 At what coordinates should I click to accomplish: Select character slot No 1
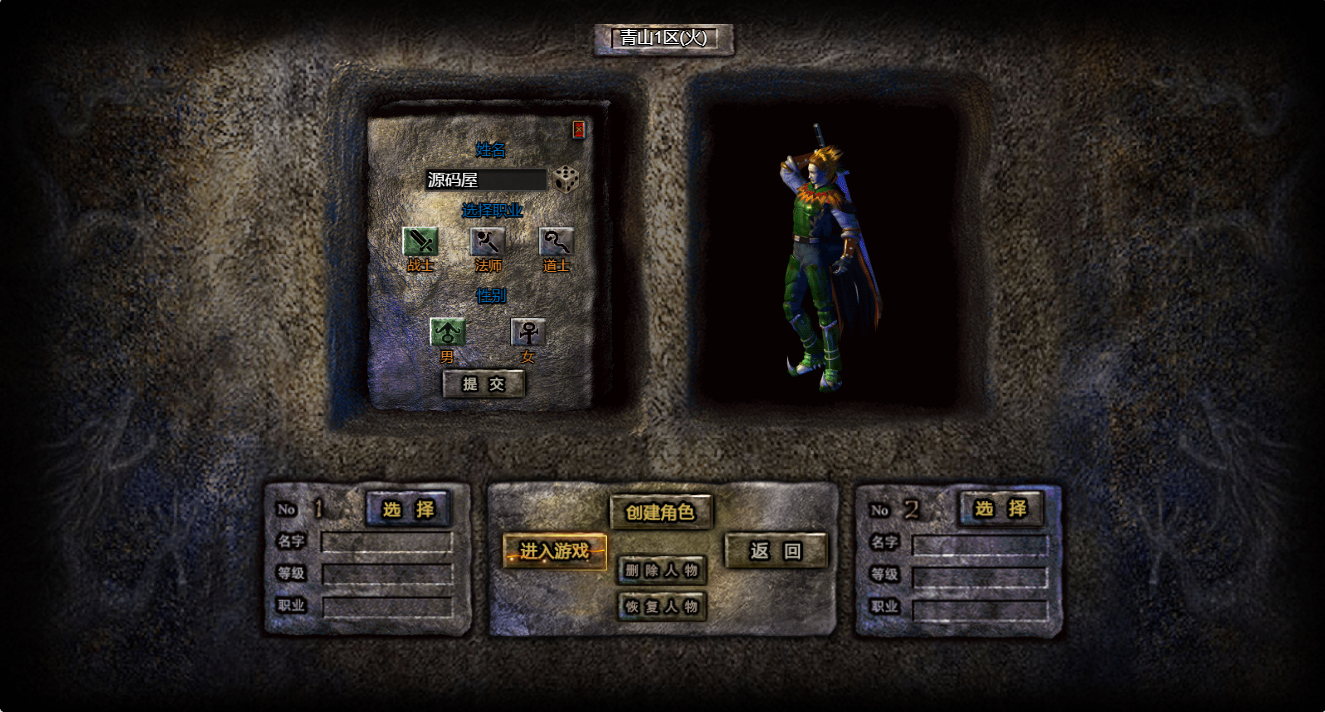[x=408, y=509]
